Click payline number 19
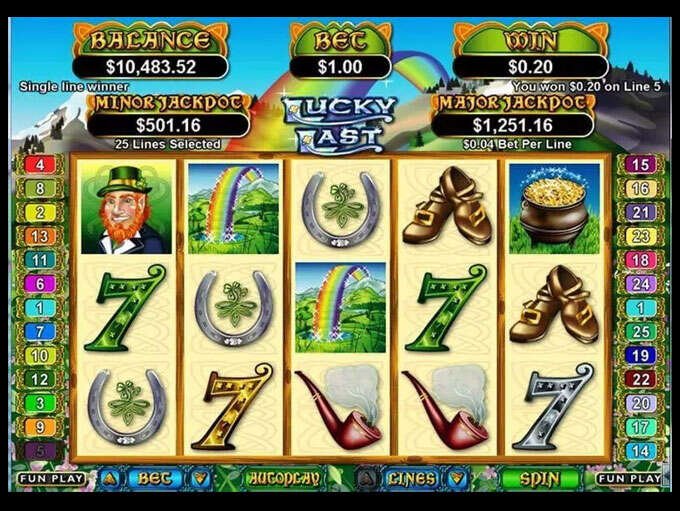The image size is (680, 511). pyautogui.click(x=640, y=355)
